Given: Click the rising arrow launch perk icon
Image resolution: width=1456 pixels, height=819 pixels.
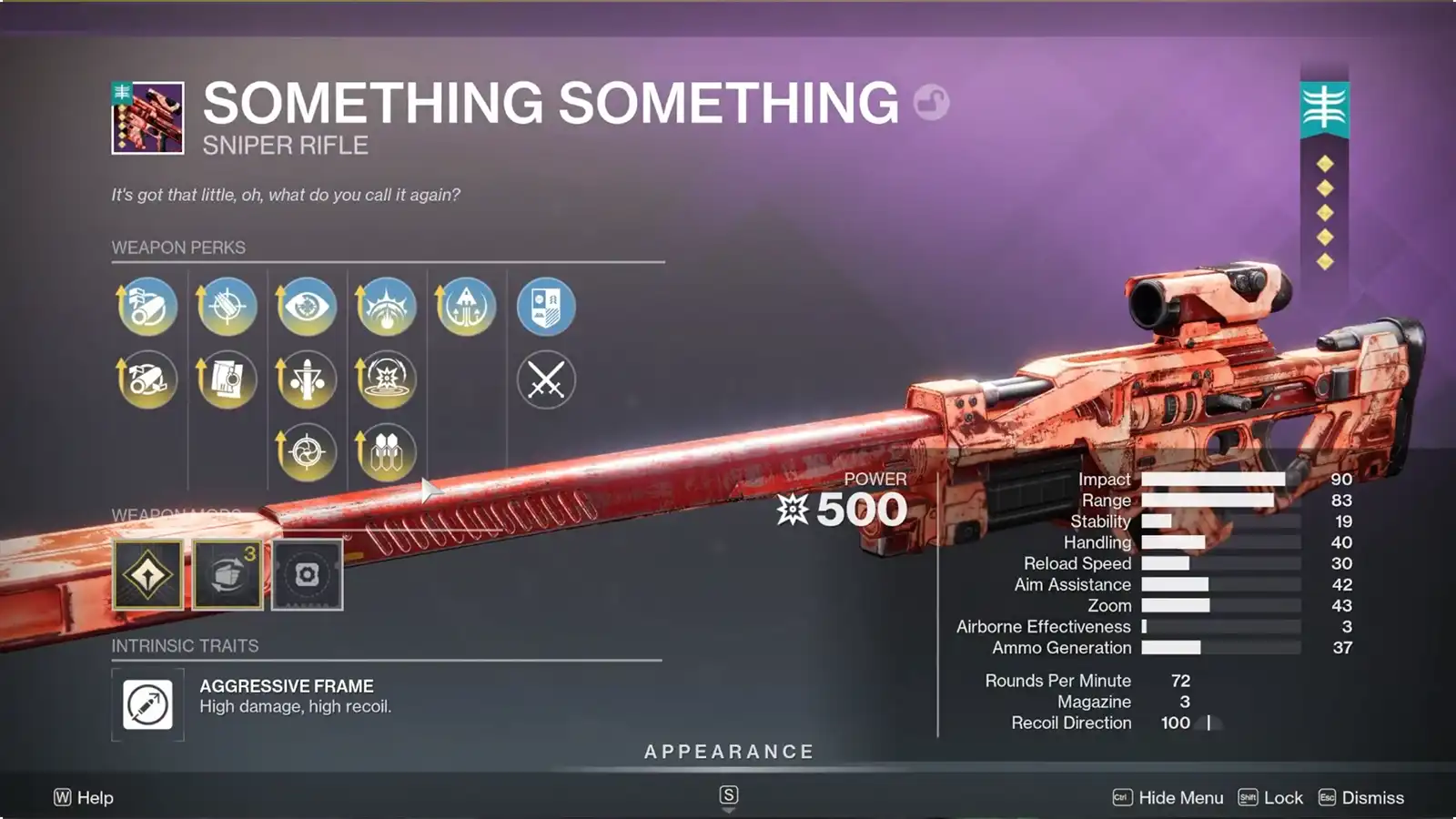Looking at the screenshot, I should click(466, 307).
